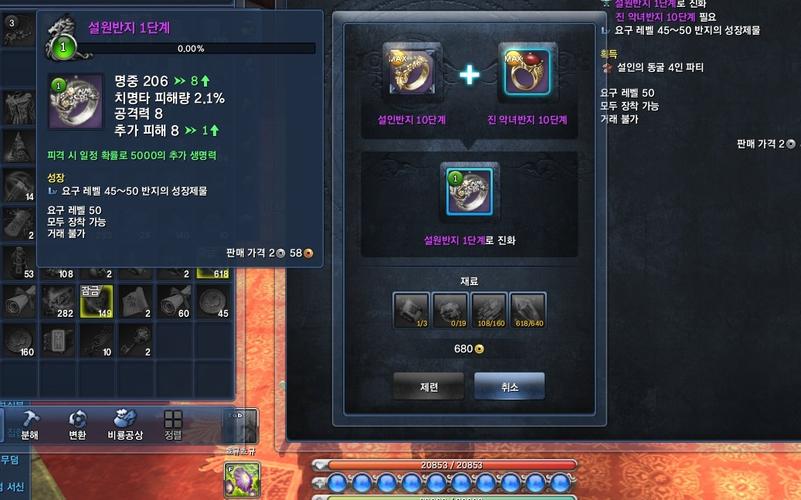The width and height of the screenshot is (801, 500).
Task: Select the inventory item stacked 282
Action: click(x=57, y=301)
